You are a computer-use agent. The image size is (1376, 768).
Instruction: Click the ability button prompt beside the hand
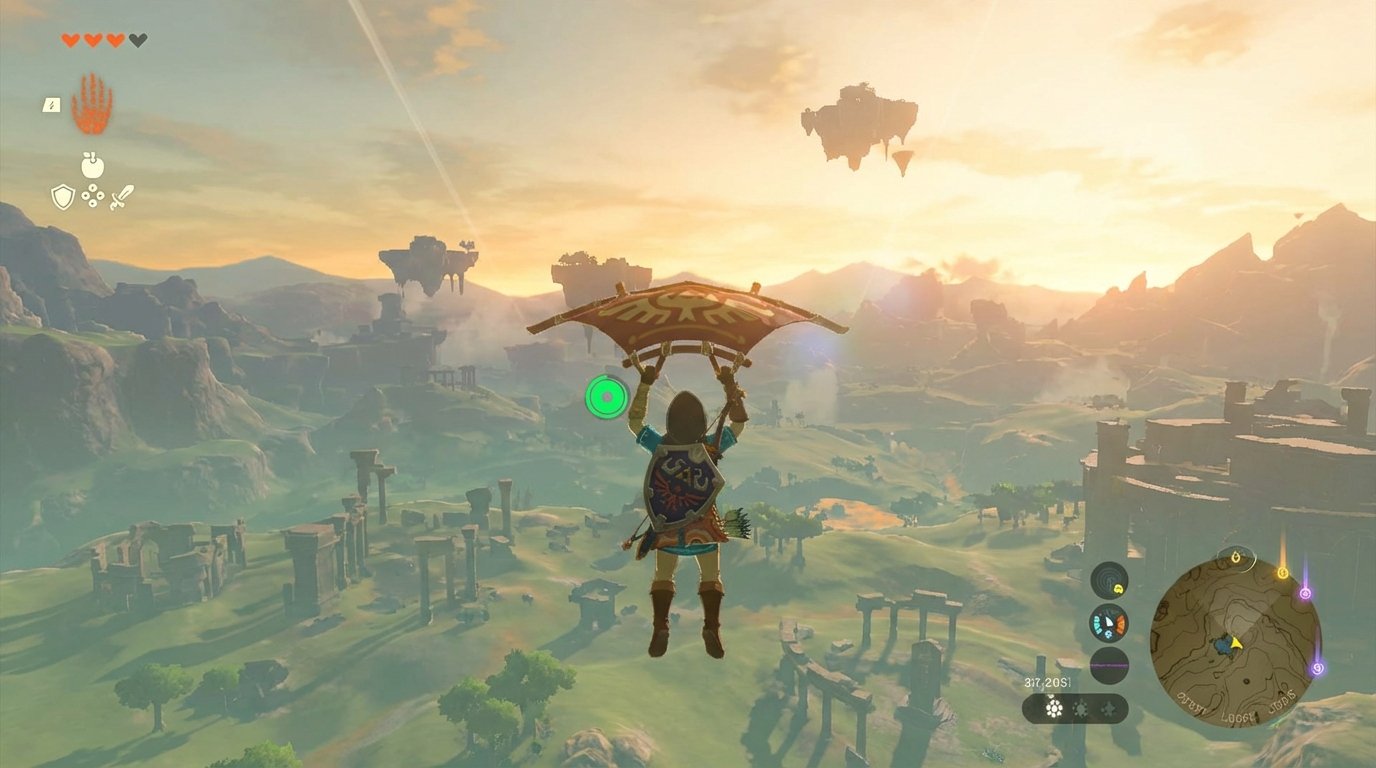[50, 105]
